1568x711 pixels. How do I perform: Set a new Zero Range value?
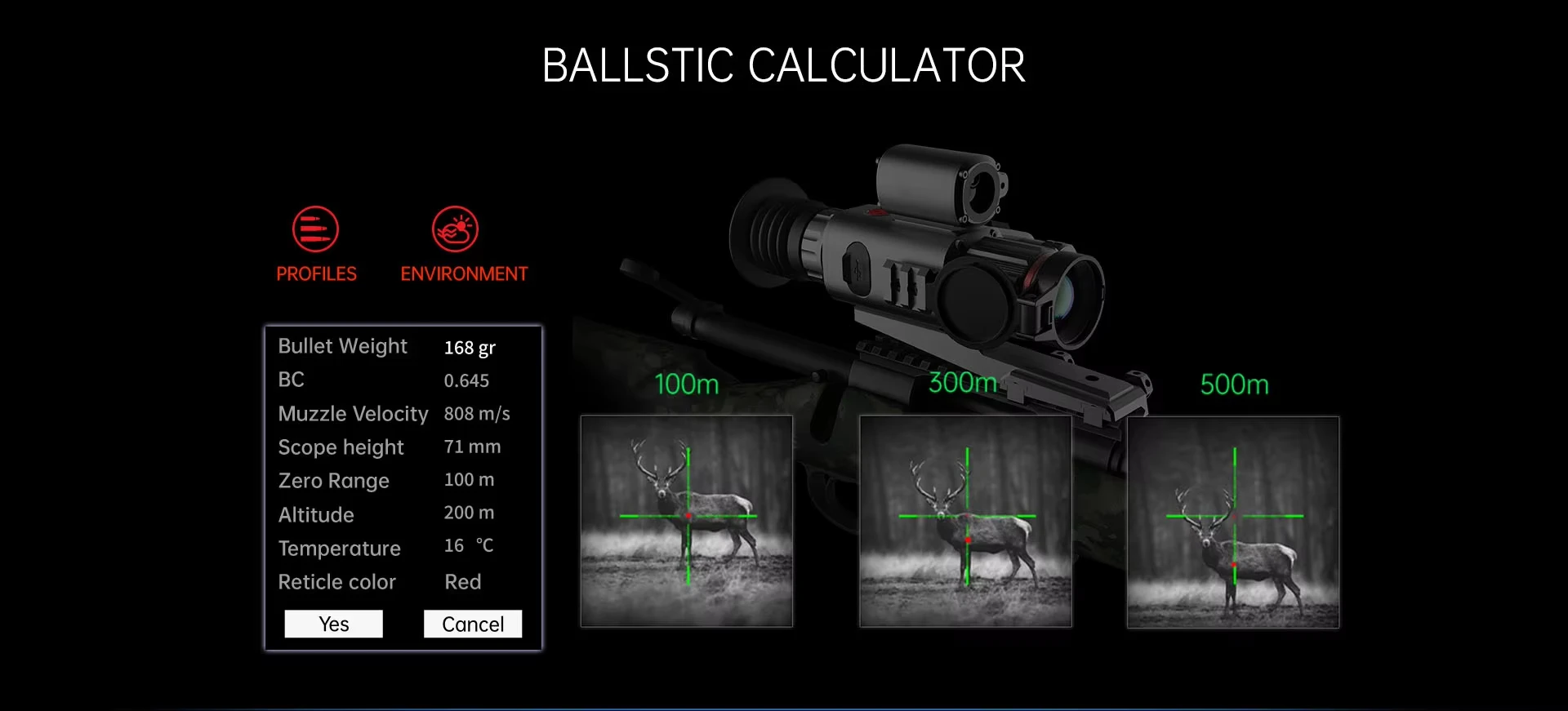(x=468, y=480)
